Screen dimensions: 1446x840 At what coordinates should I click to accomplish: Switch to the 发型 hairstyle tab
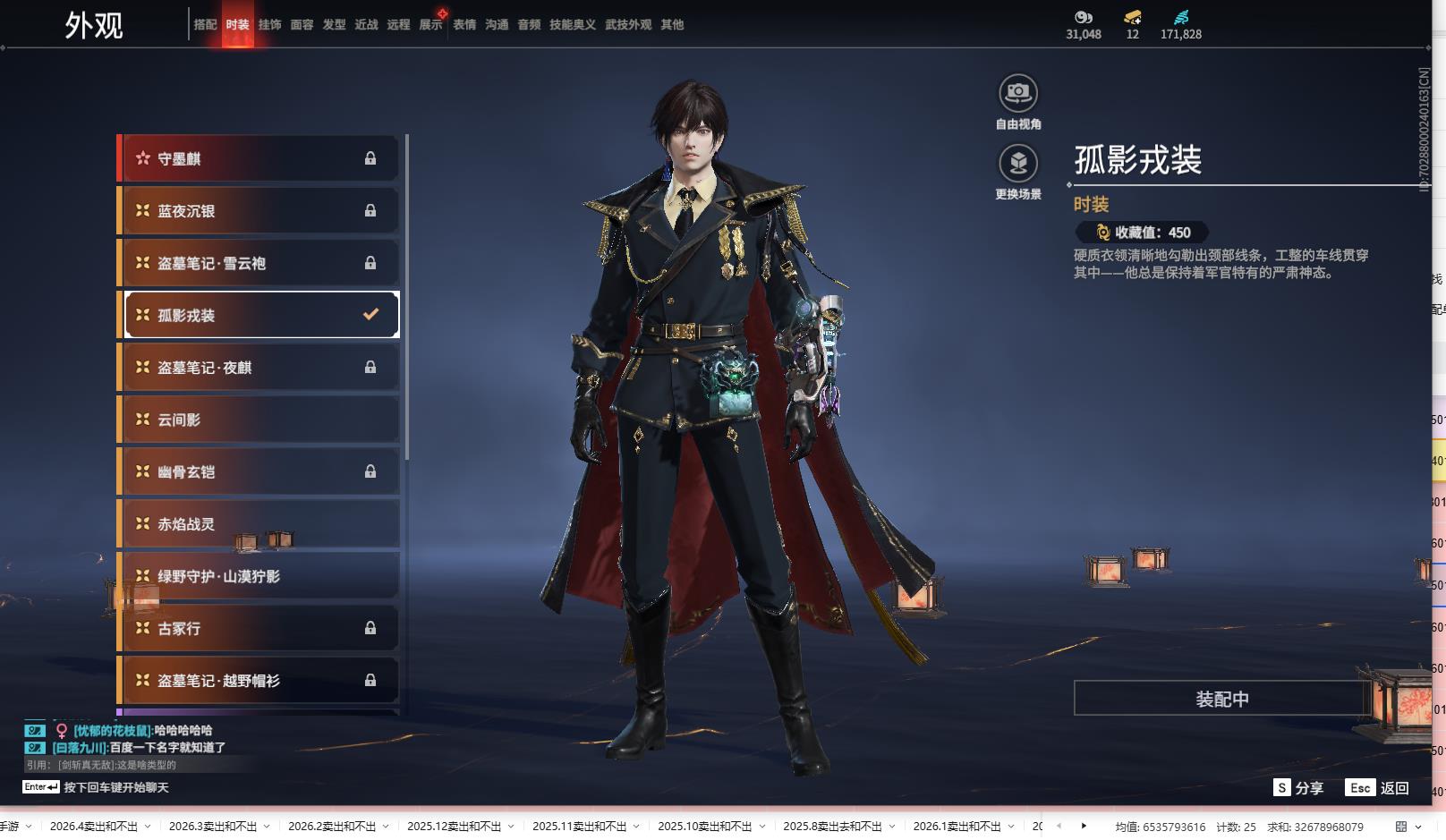(334, 25)
